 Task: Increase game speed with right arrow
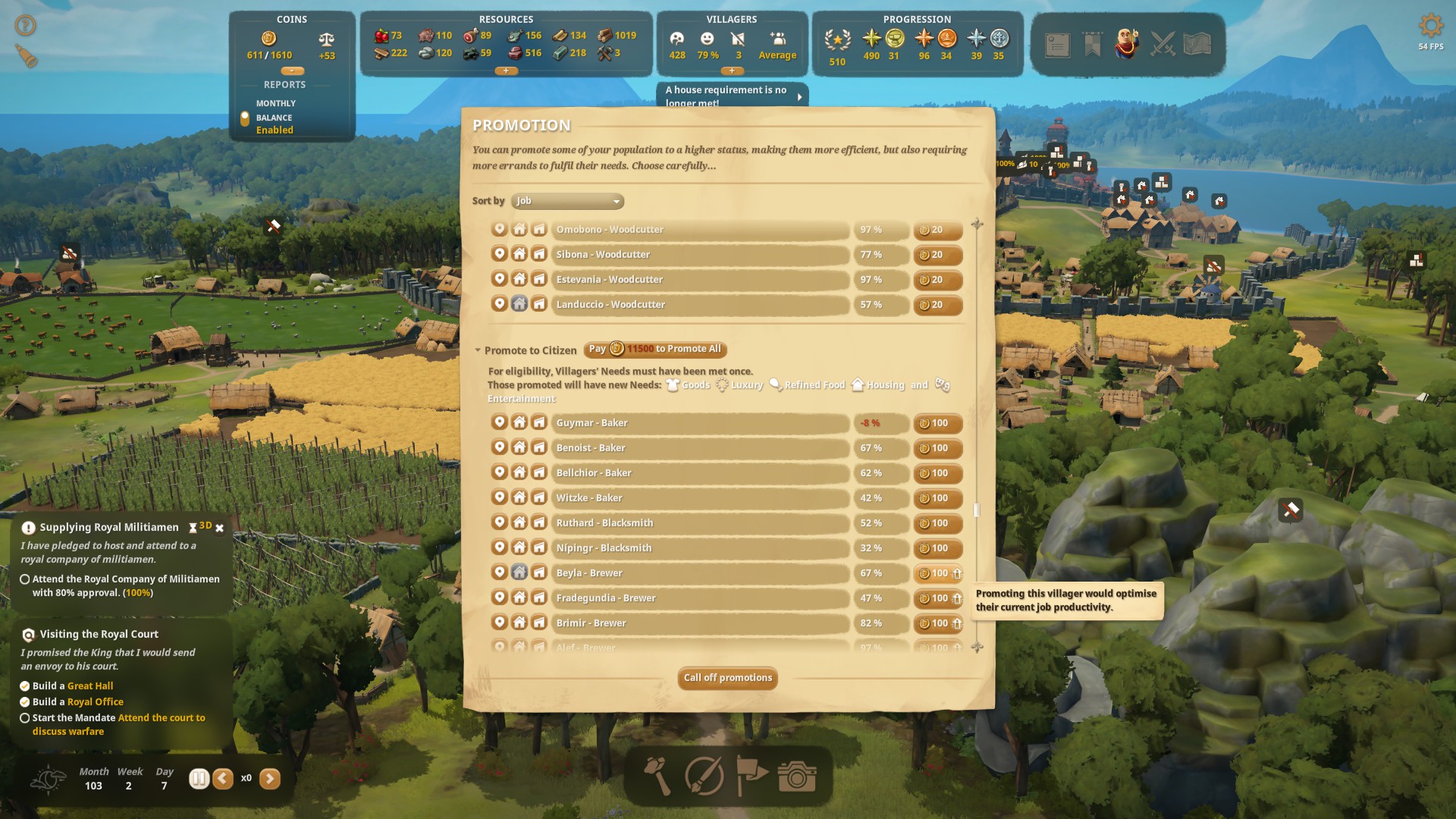(x=270, y=778)
